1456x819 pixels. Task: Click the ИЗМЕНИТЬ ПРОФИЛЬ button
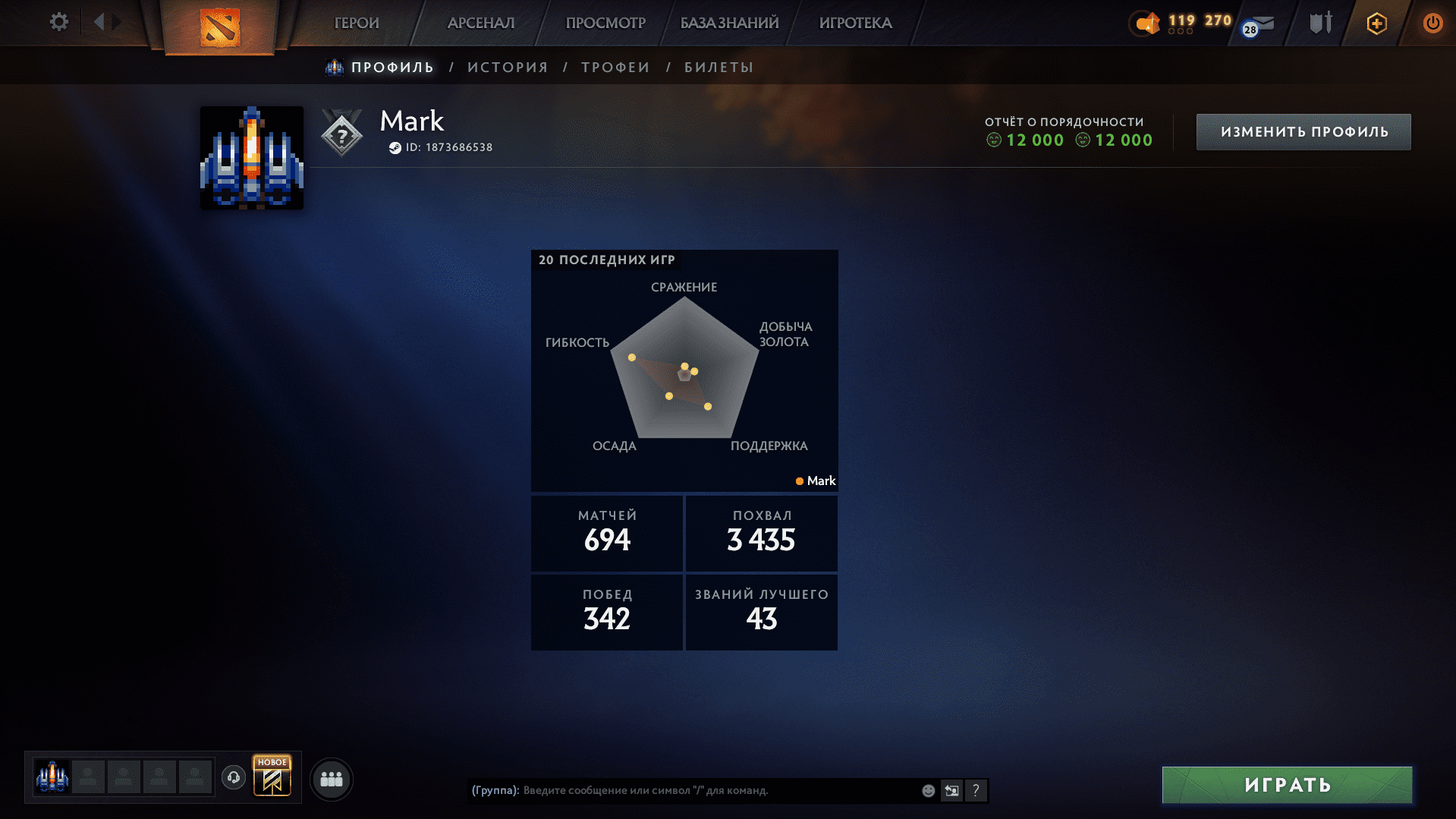coord(1303,131)
